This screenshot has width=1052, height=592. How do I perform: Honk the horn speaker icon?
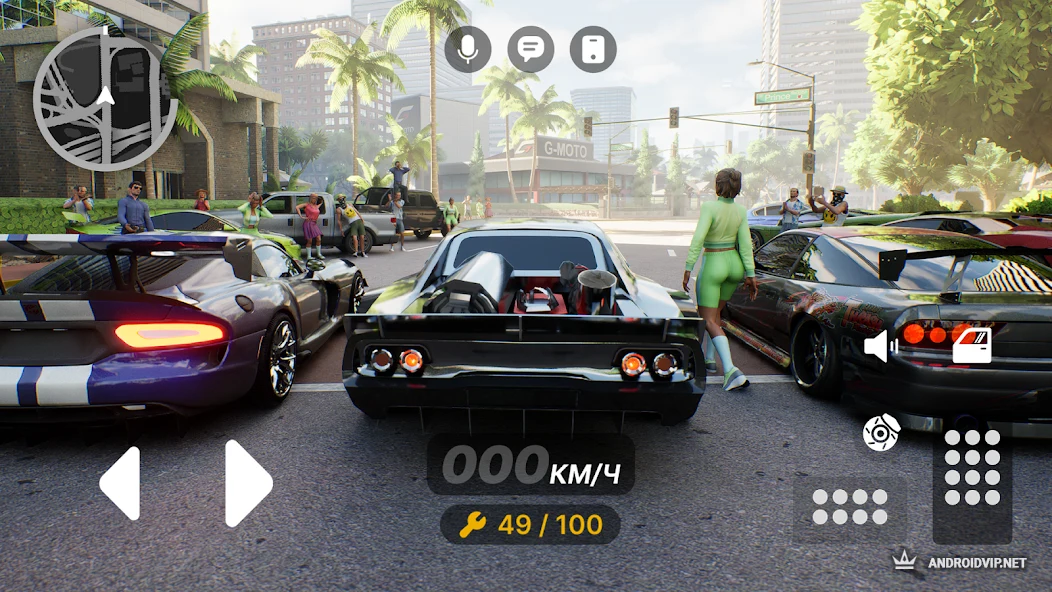coord(880,346)
